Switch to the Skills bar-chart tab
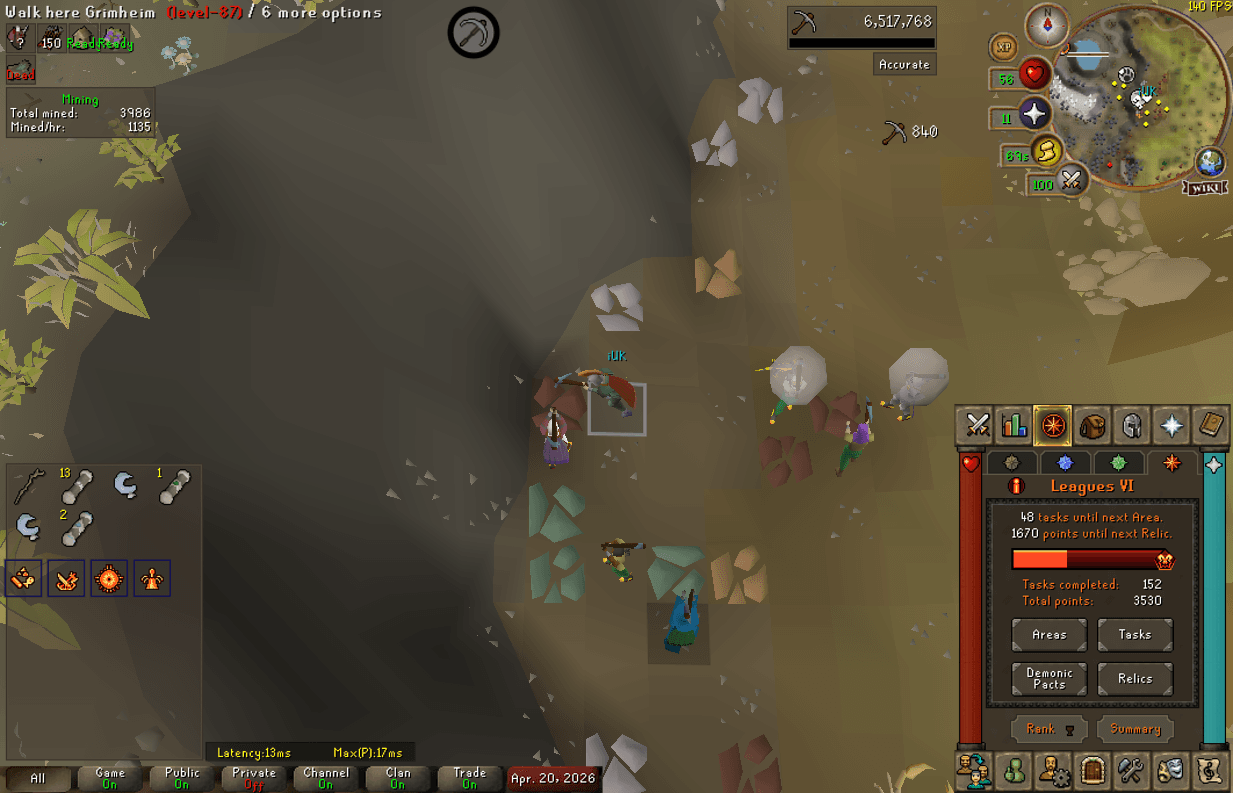This screenshot has width=1233, height=793. pyautogui.click(x=1015, y=426)
